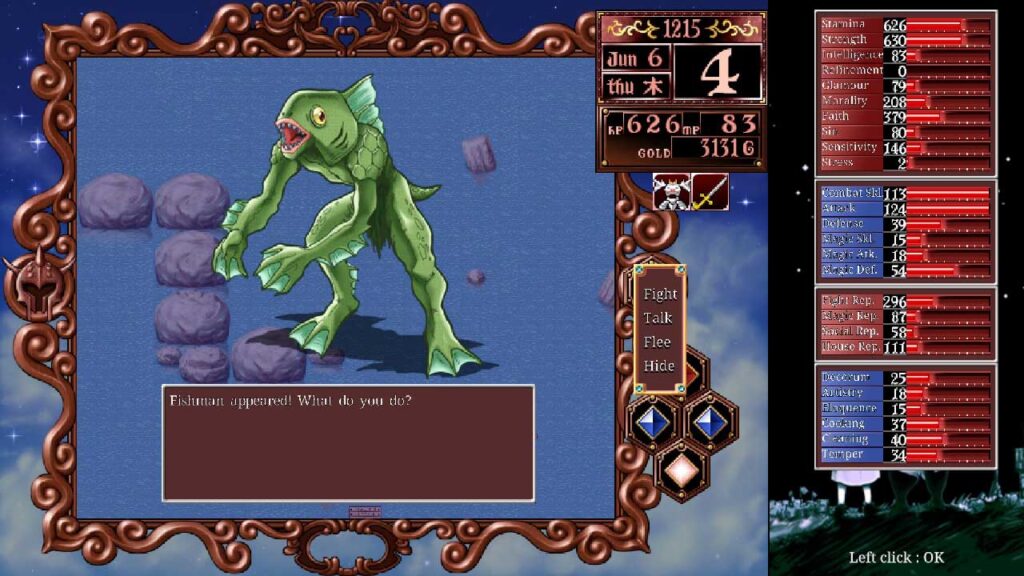Pick Flee from the encounter menu
Screen dimensions: 1024x576
(658, 342)
